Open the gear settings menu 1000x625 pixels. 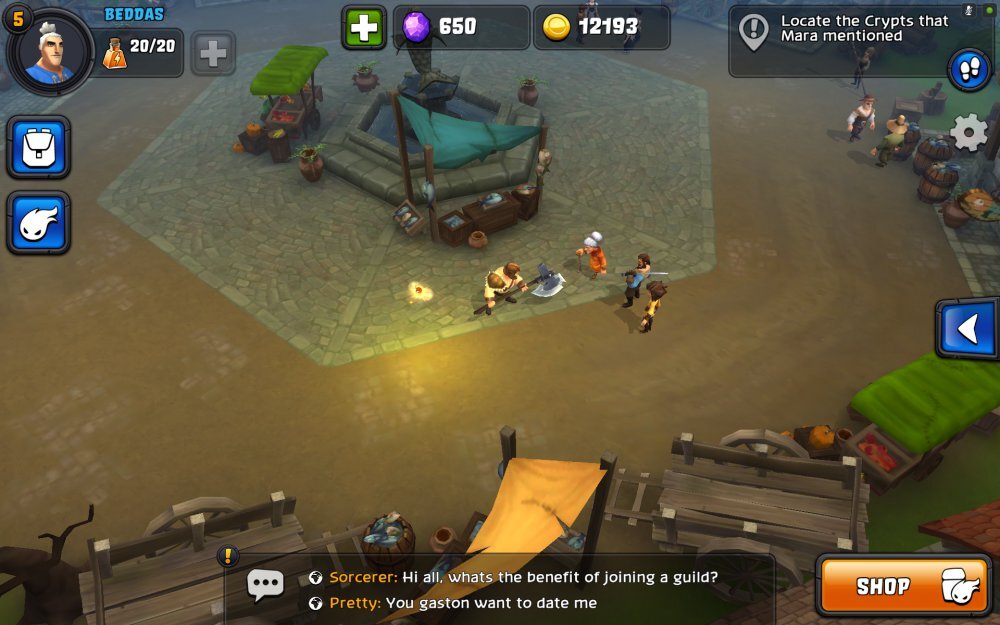click(x=968, y=133)
